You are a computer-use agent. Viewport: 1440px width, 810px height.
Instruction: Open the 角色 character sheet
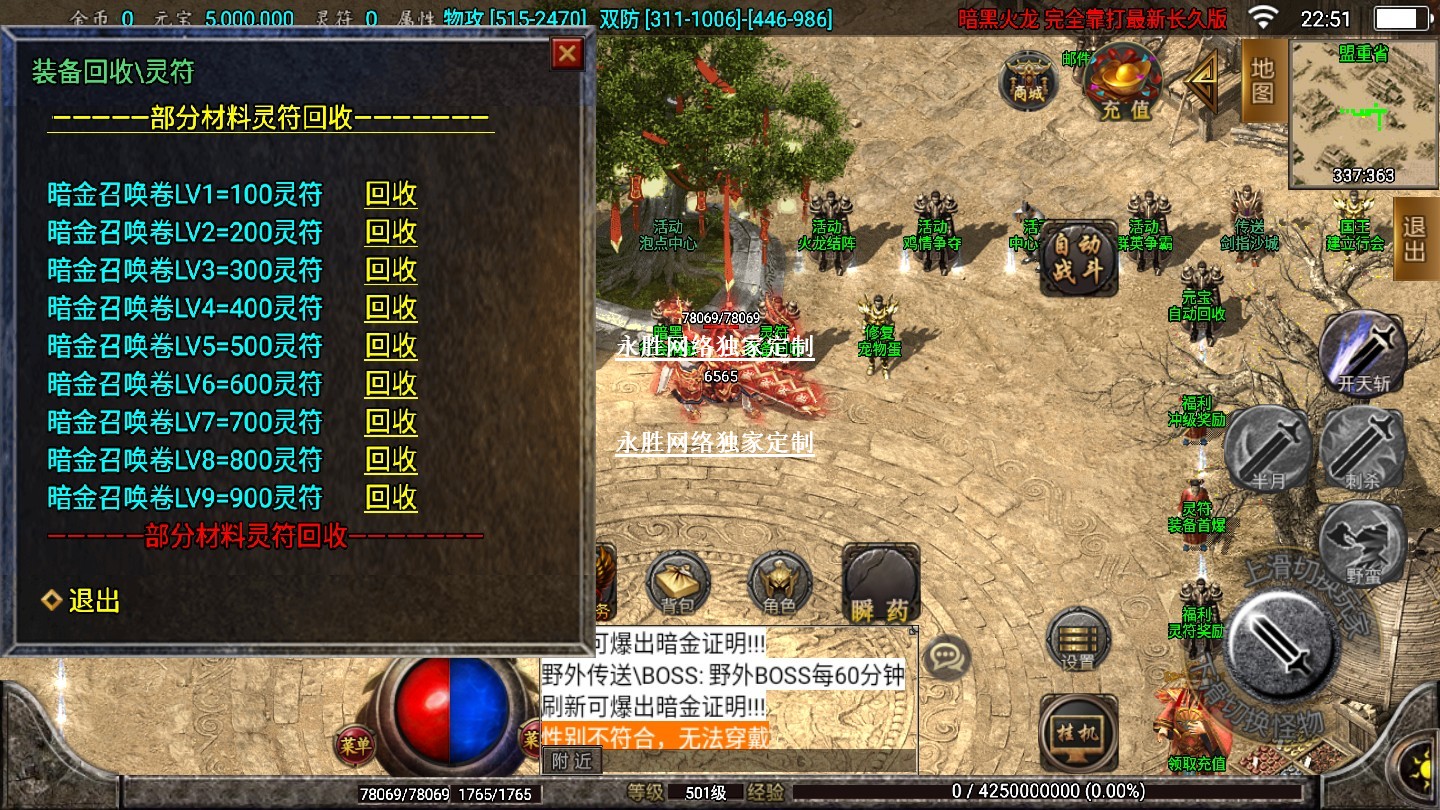[779, 583]
